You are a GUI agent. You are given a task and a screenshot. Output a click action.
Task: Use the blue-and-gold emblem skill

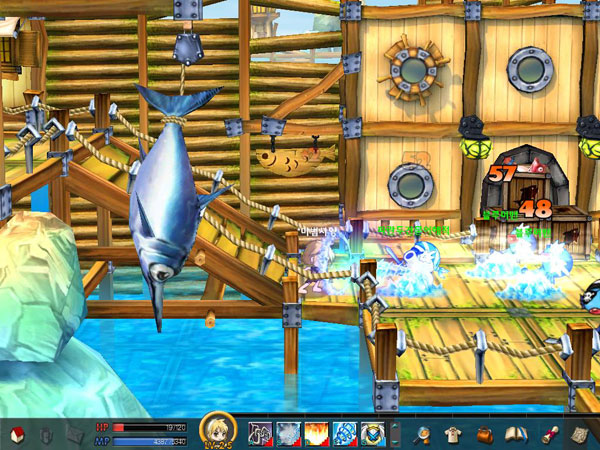(372, 434)
